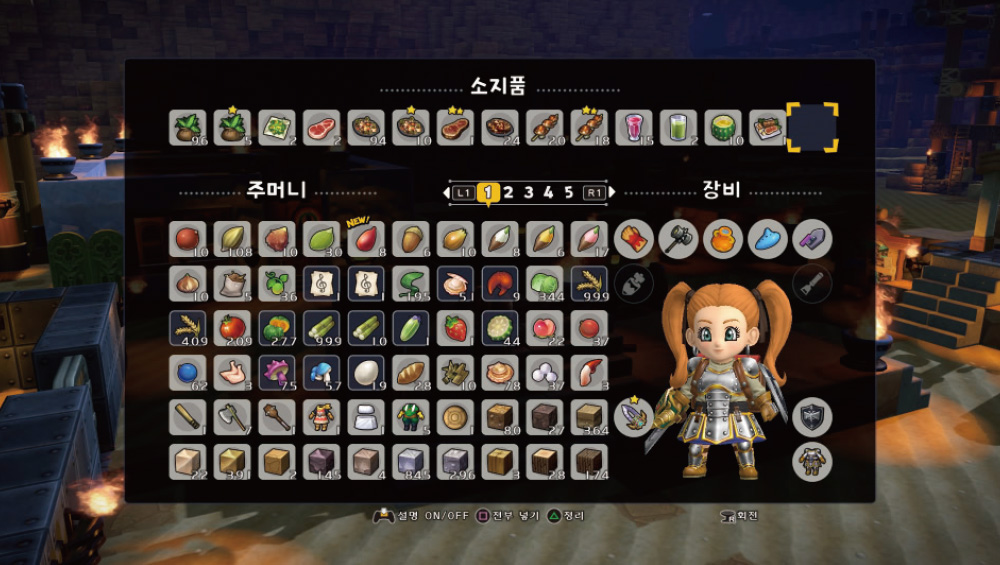
Task: Select the white egg slot
Action: 367,372
